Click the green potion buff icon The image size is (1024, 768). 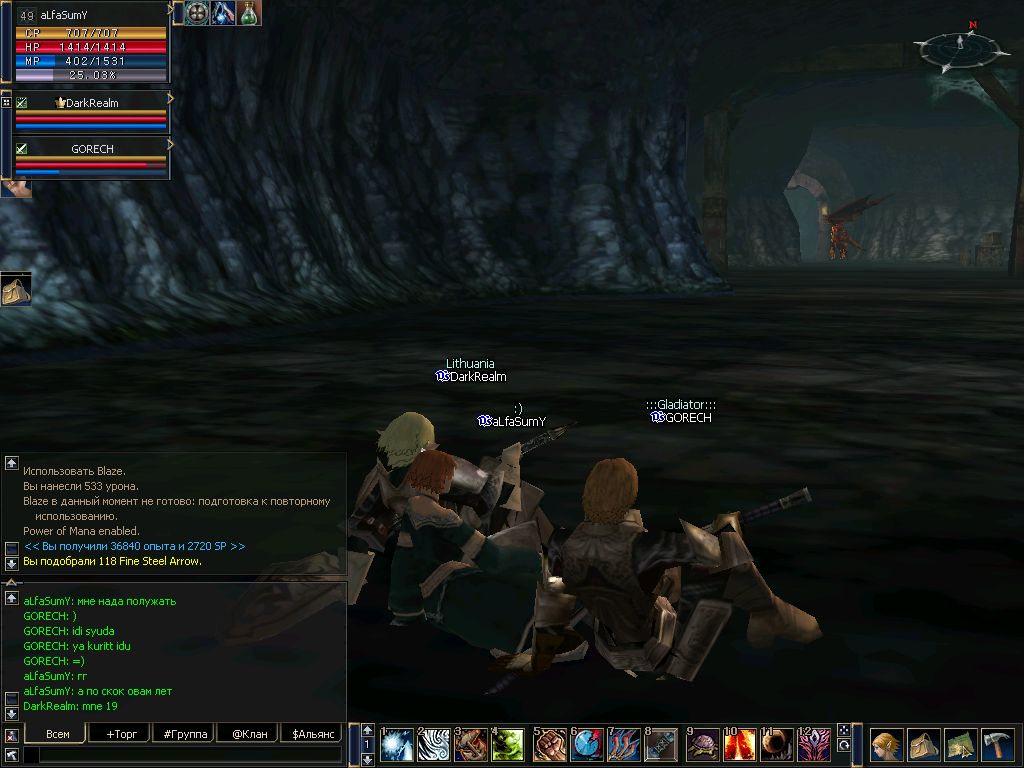[x=248, y=13]
